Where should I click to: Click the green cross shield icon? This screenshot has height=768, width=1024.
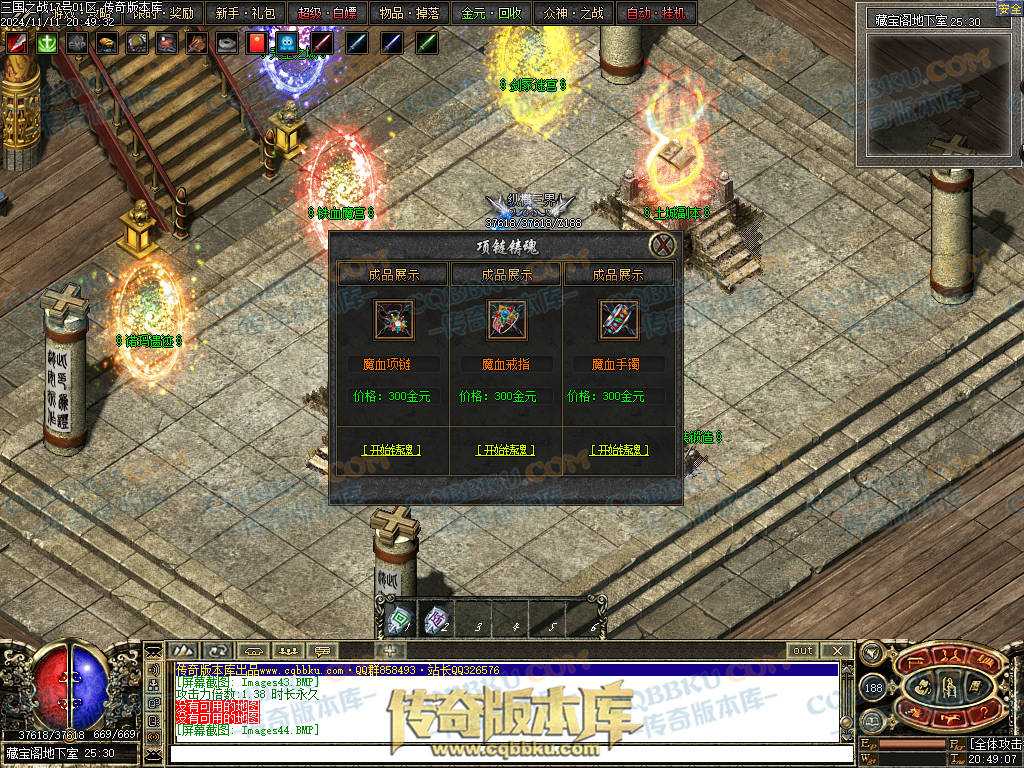click(x=46, y=43)
